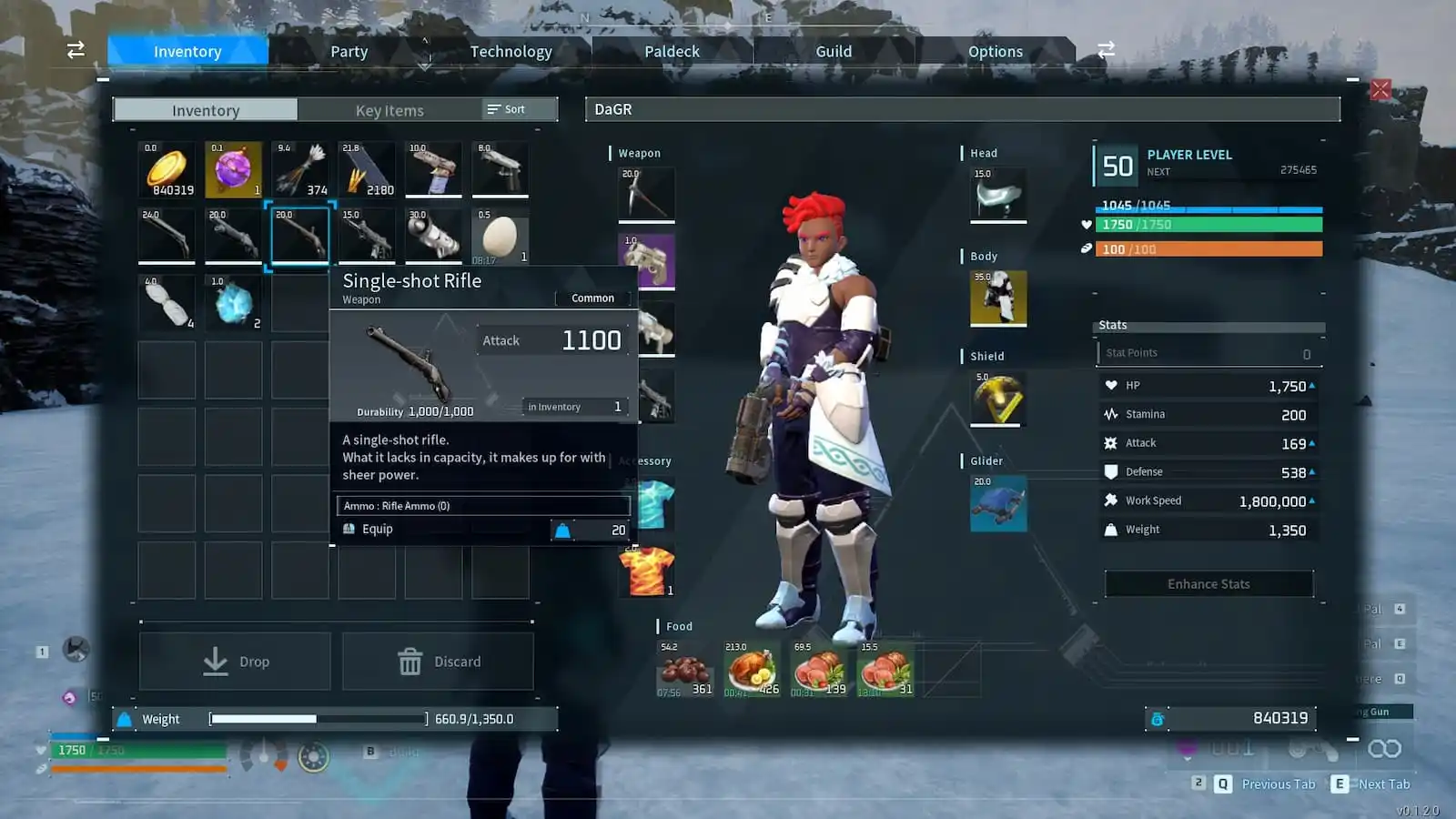1456x819 pixels.
Task: Select the equipped pickaxe in the Weapon slot
Action: 647,191
